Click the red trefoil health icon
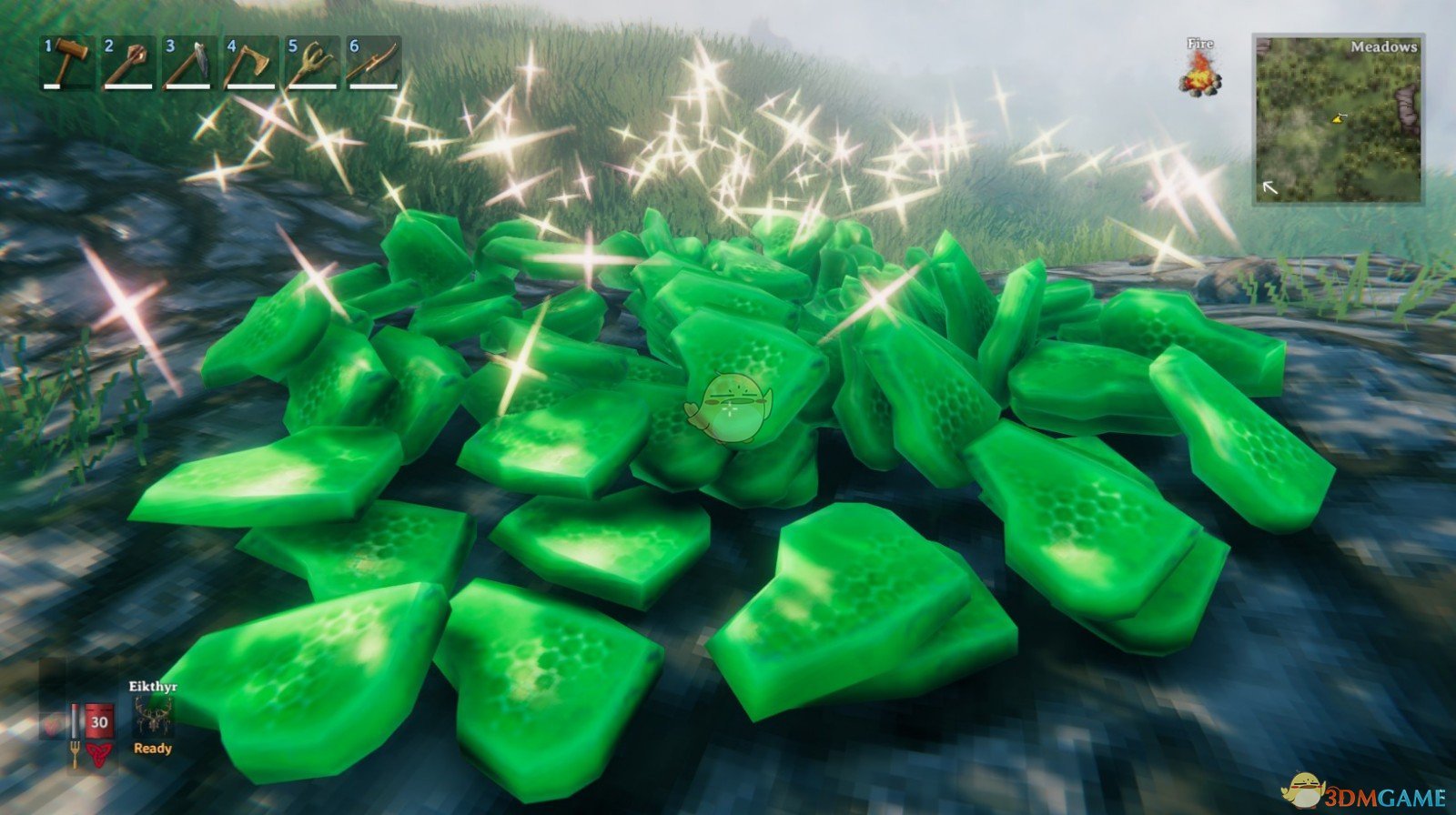1456x815 pixels. tap(97, 753)
